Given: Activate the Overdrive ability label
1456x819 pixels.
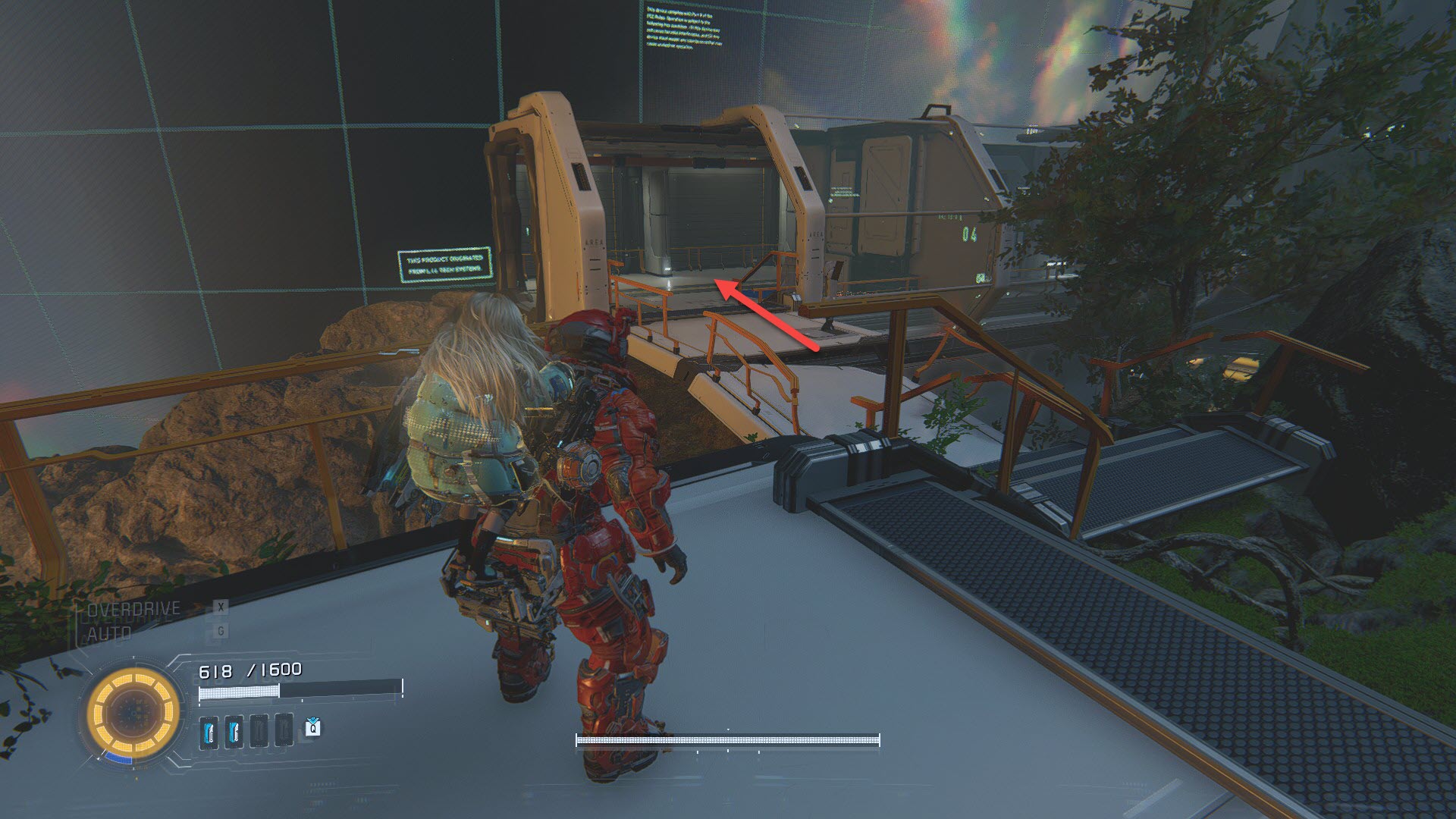Looking at the screenshot, I should (134, 609).
